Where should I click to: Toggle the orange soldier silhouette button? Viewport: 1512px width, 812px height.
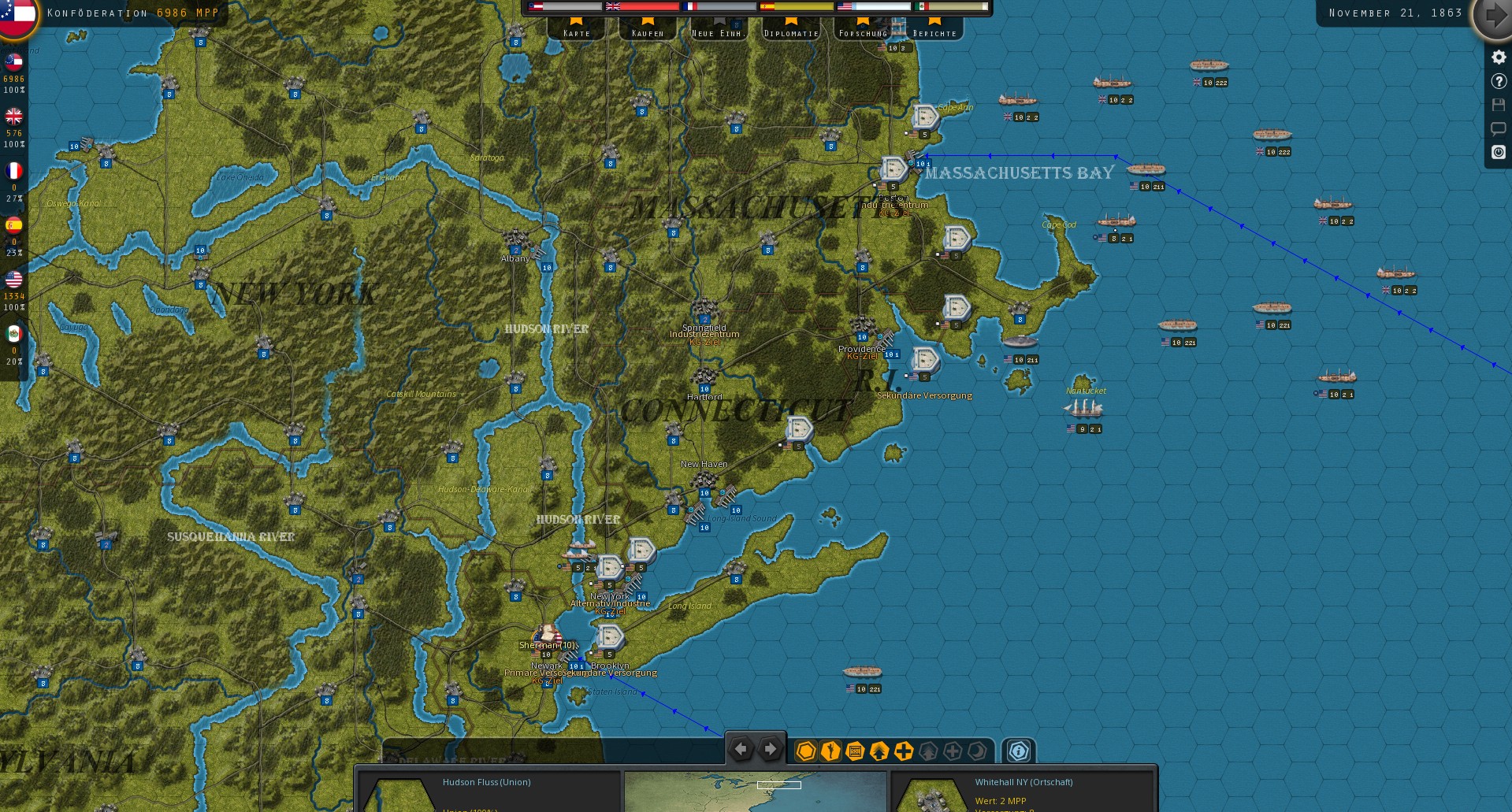coord(830,751)
